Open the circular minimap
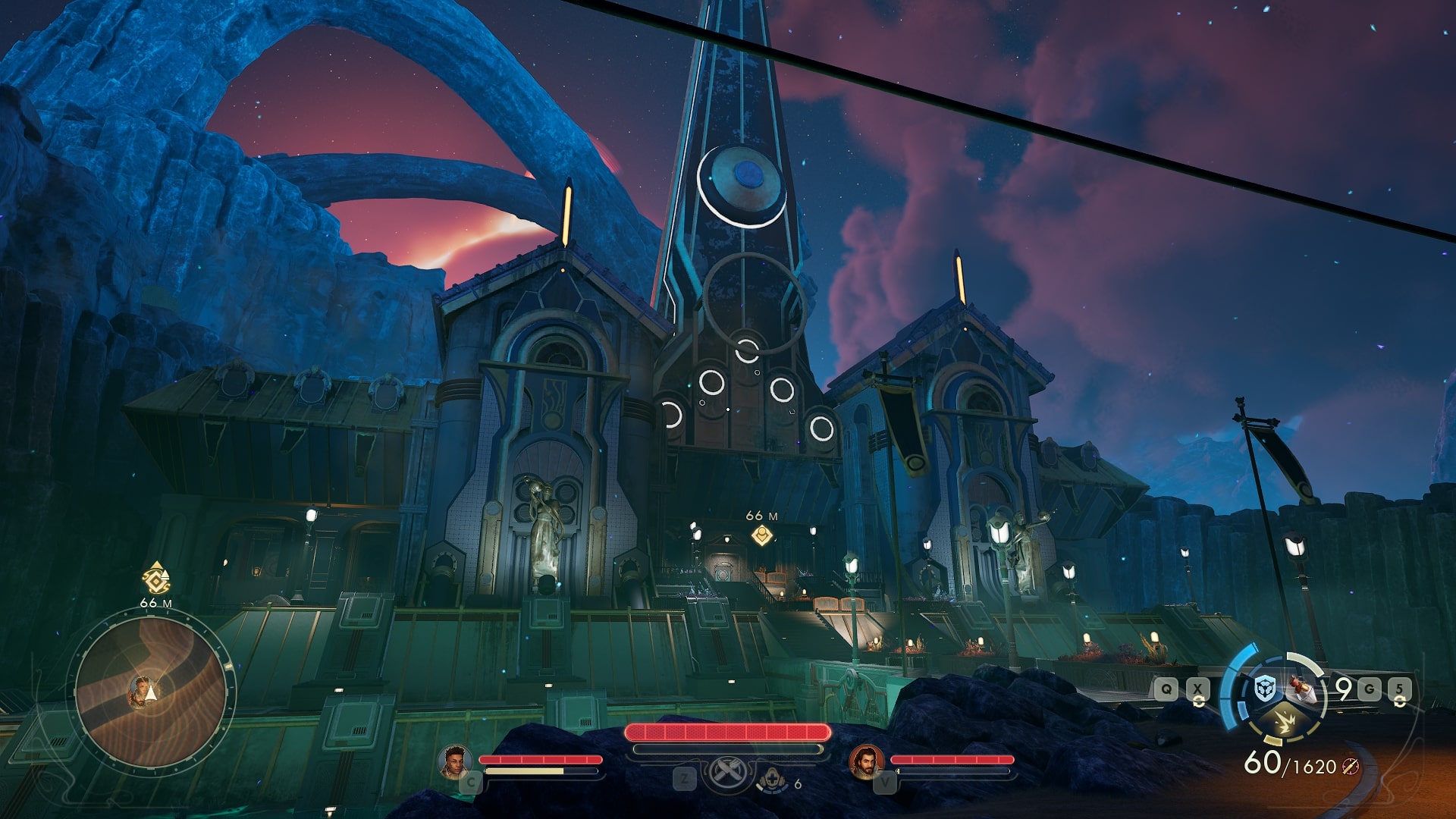 click(x=151, y=690)
